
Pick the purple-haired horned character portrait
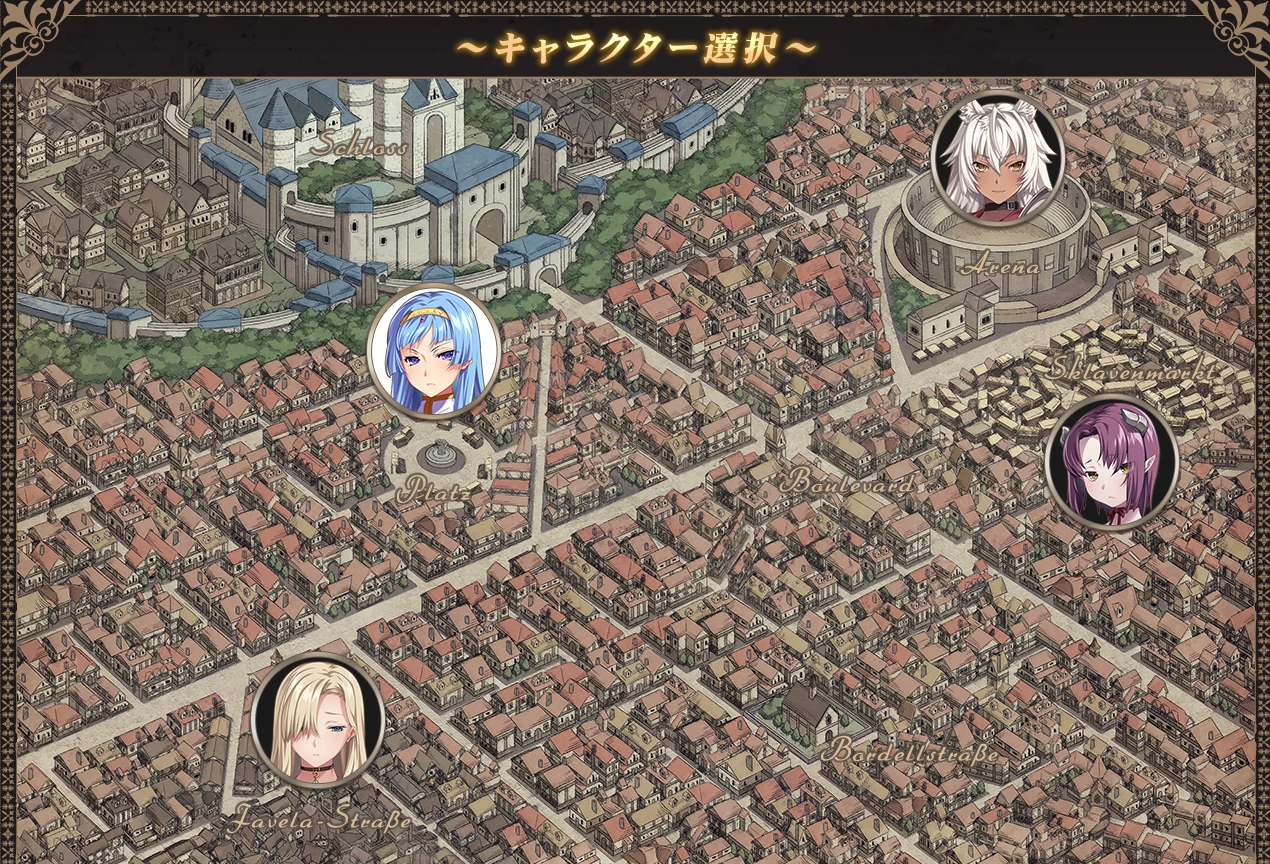coord(1110,463)
